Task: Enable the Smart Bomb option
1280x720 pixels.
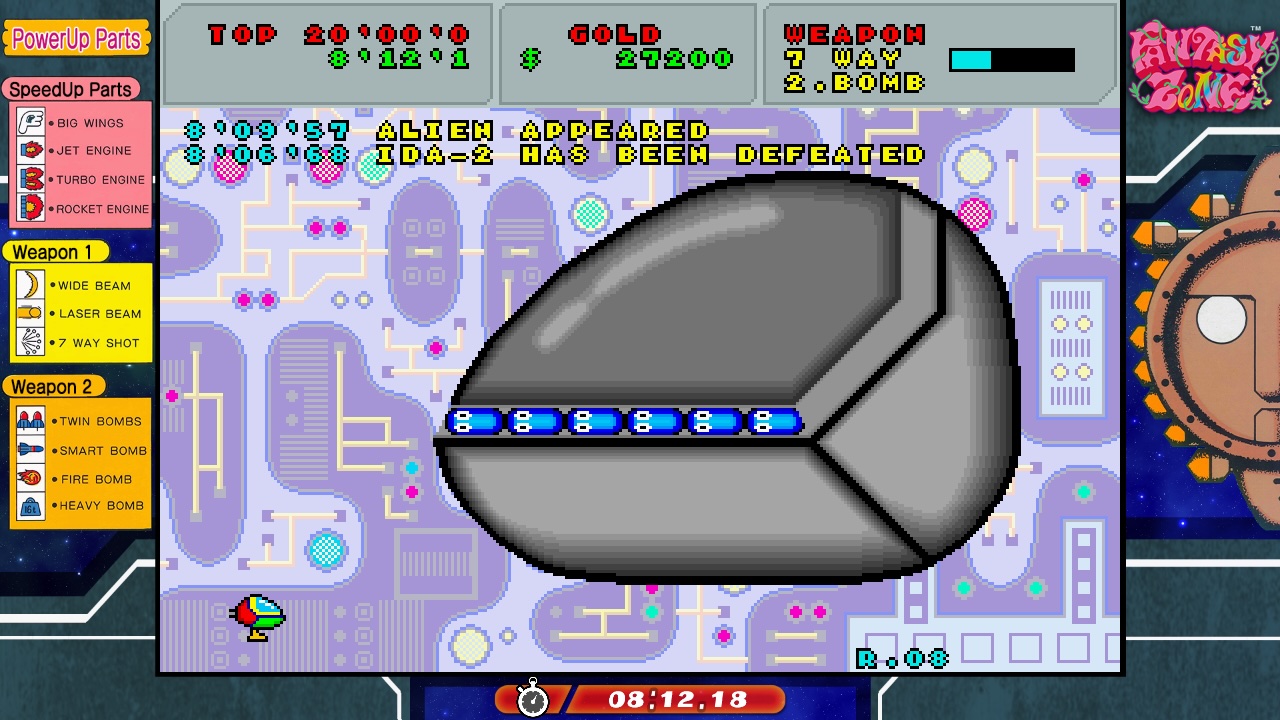Action: click(28, 450)
